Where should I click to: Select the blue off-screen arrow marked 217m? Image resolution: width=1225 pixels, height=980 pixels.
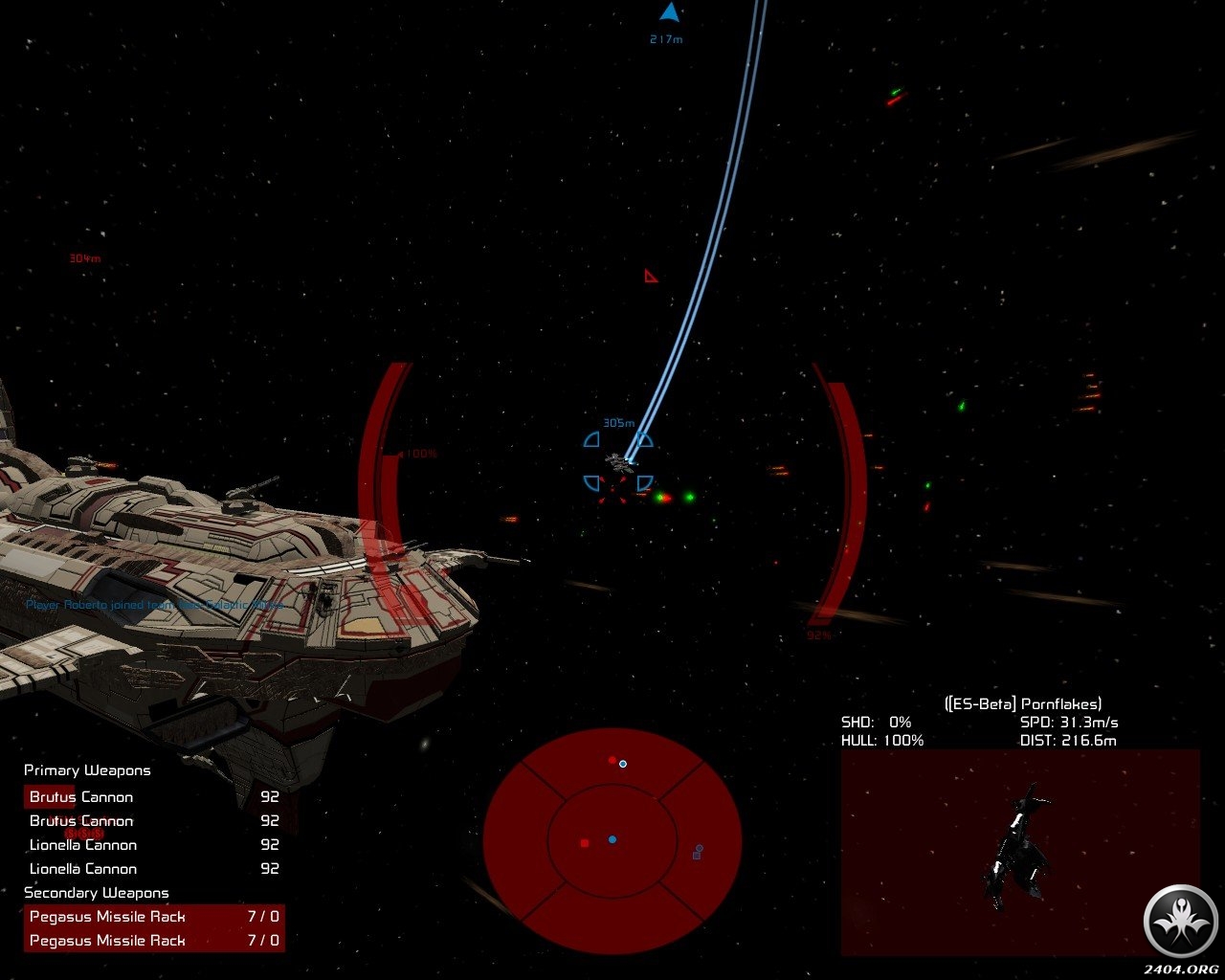[669, 13]
